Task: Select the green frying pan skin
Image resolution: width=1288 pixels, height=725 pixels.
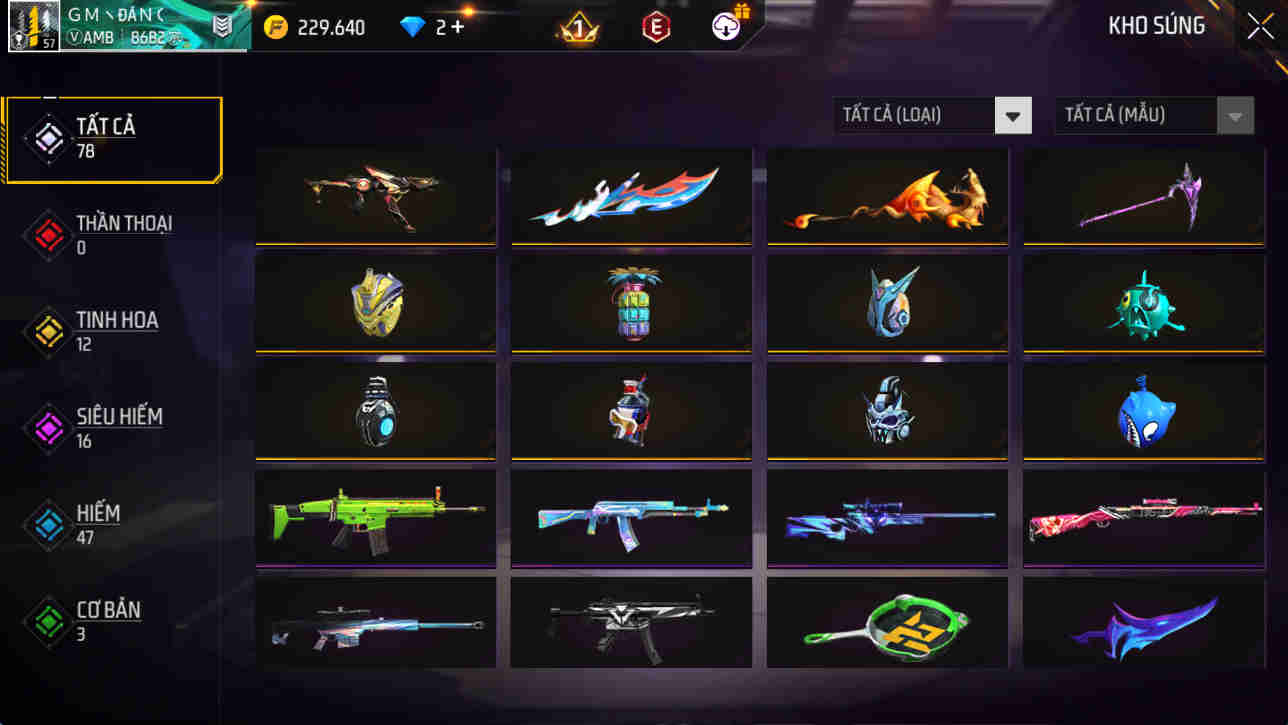Action: [886, 624]
